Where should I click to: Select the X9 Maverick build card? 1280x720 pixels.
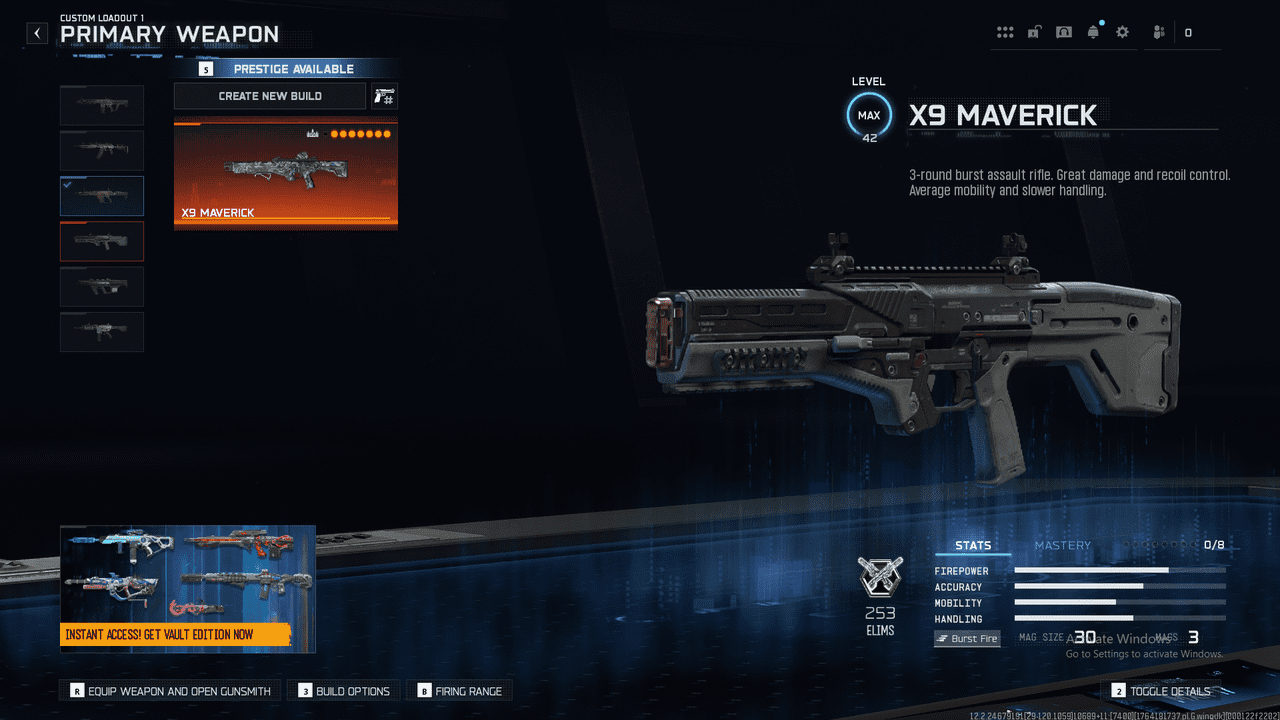286,176
